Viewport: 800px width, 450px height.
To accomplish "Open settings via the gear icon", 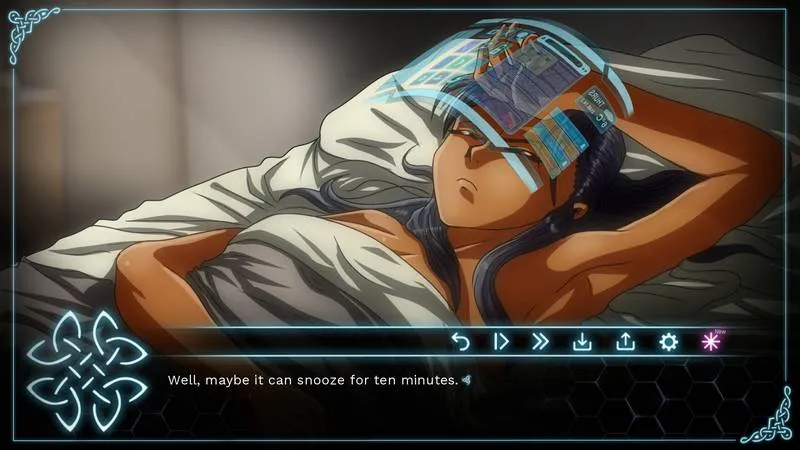I will tap(668, 342).
